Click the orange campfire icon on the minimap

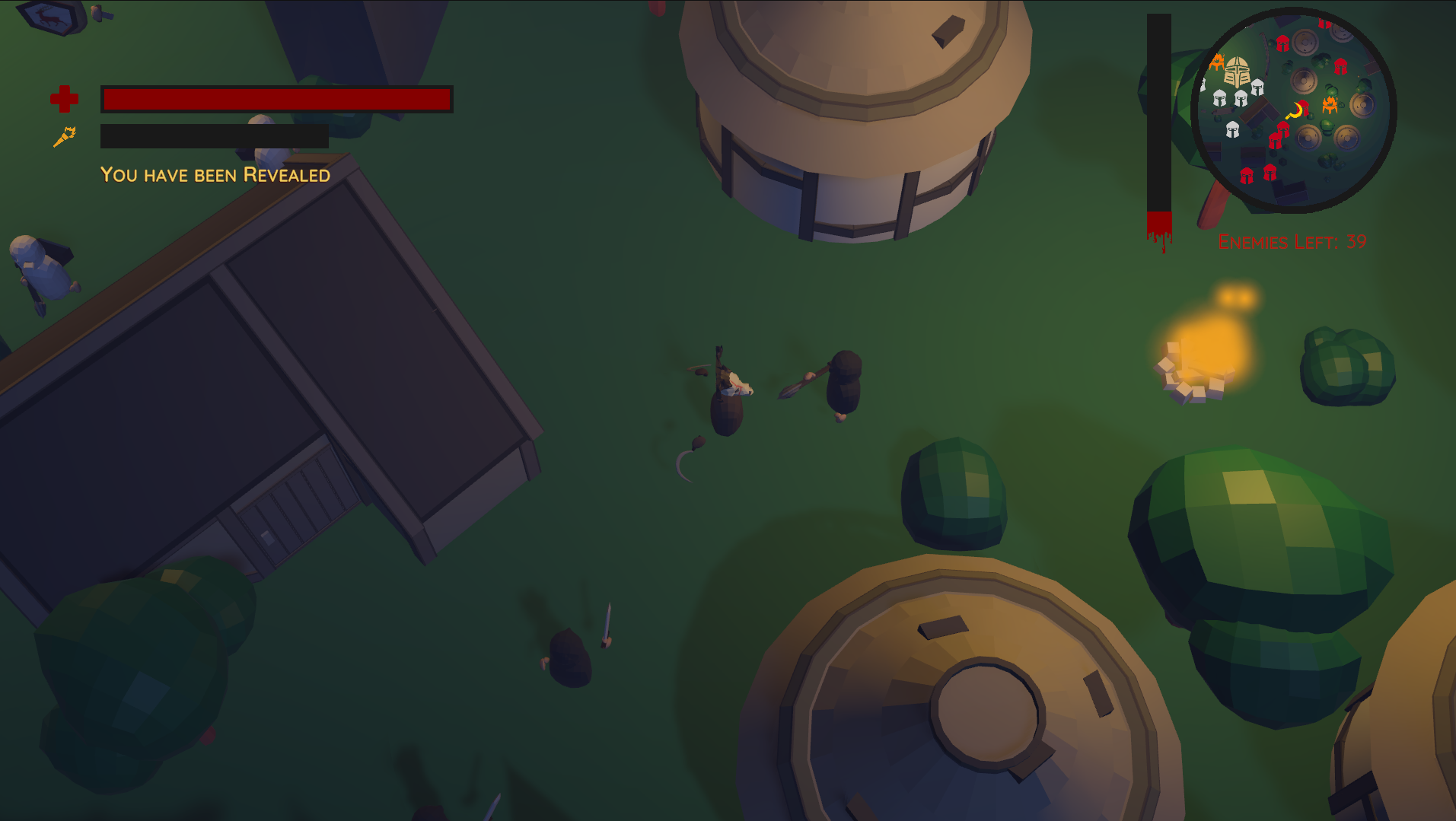[1330, 105]
